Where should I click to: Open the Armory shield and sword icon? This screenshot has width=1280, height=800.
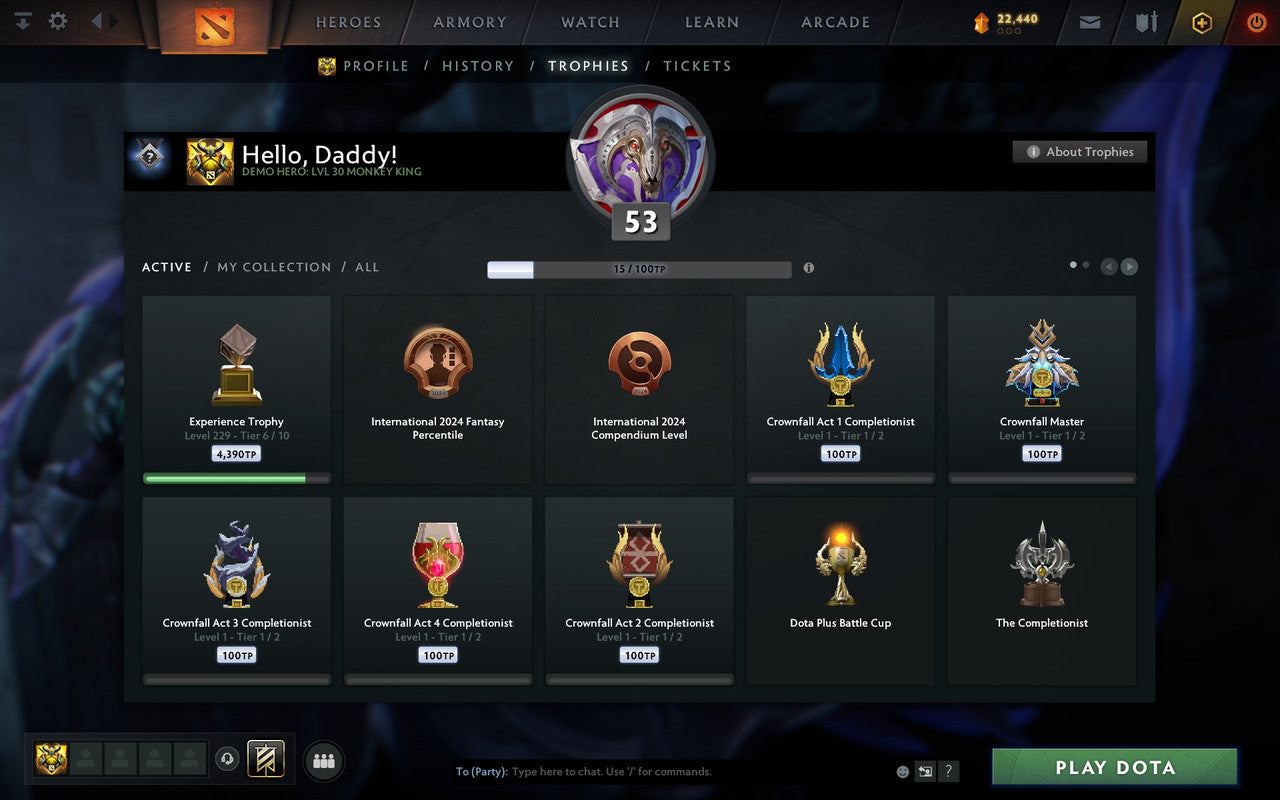(x=1146, y=21)
